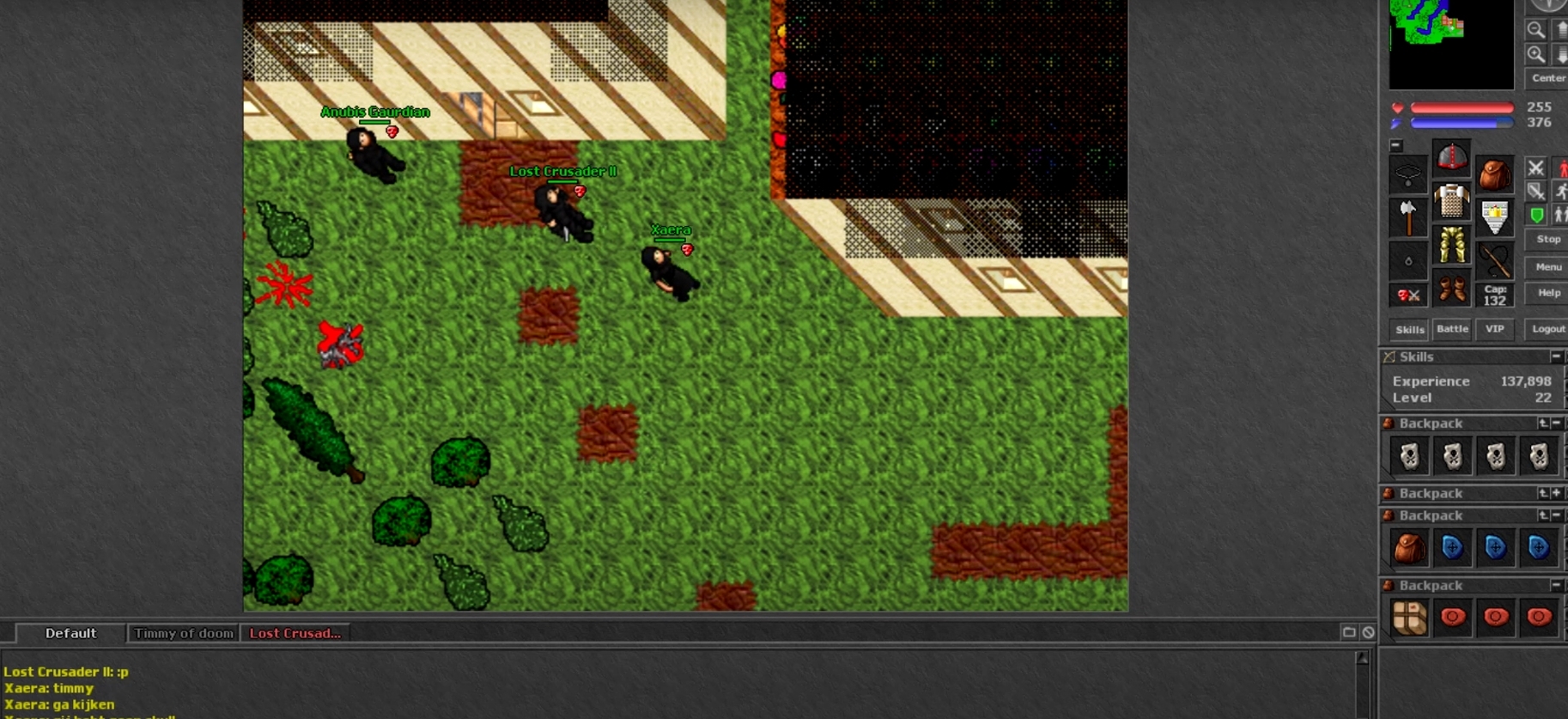Screen dimensions: 1568x719
Task: Click the equipped shield with crown
Action: (1494, 216)
